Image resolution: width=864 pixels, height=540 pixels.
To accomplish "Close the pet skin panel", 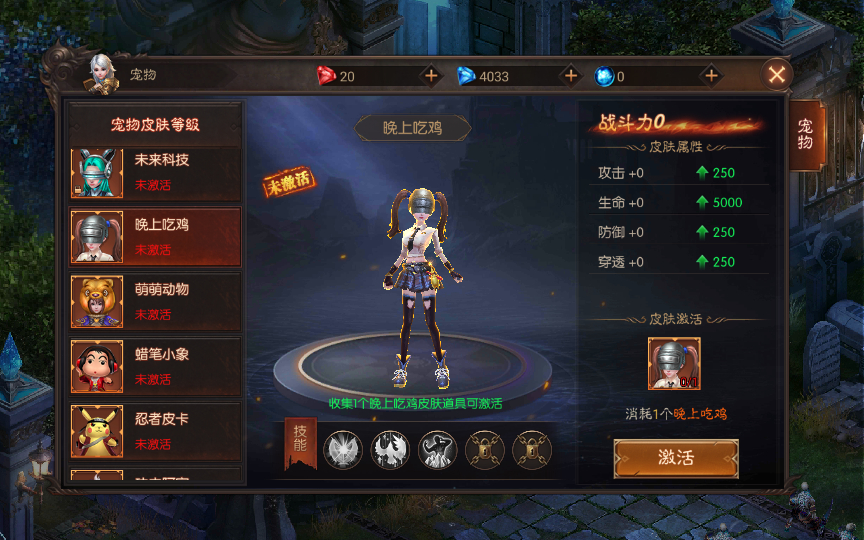I will coord(777,74).
